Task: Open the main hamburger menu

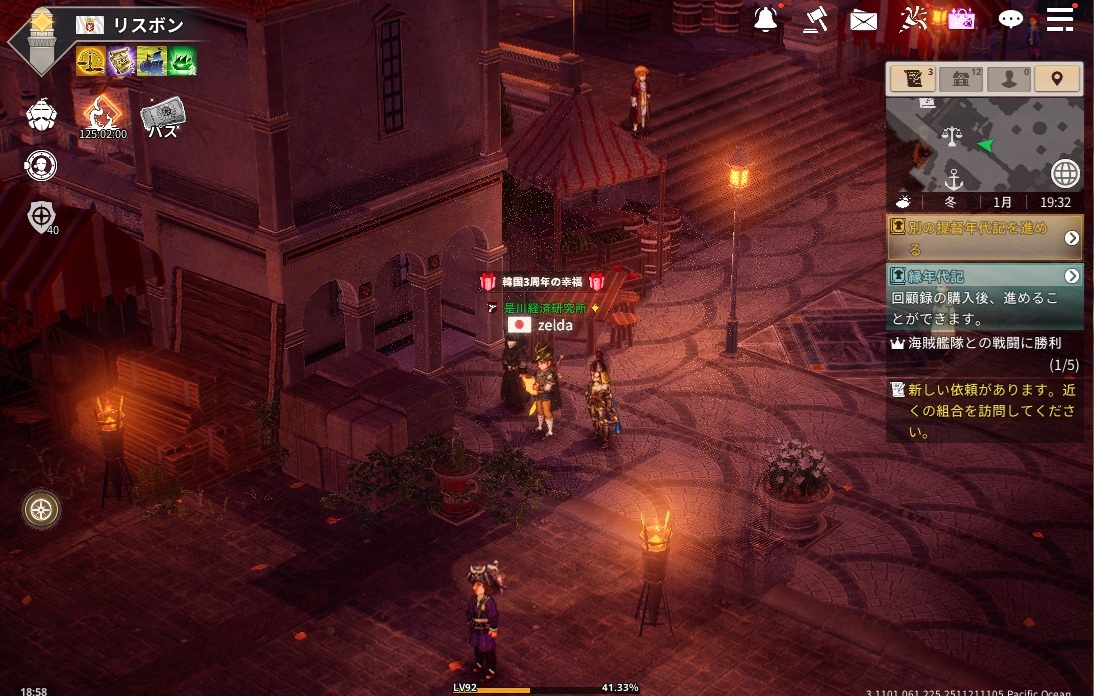Action: point(1060,18)
